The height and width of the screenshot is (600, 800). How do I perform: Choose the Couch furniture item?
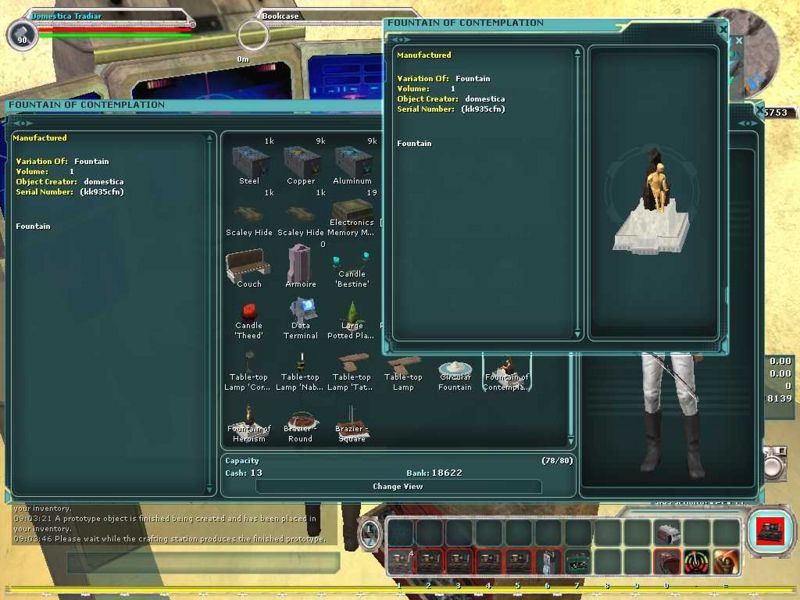pos(249,264)
